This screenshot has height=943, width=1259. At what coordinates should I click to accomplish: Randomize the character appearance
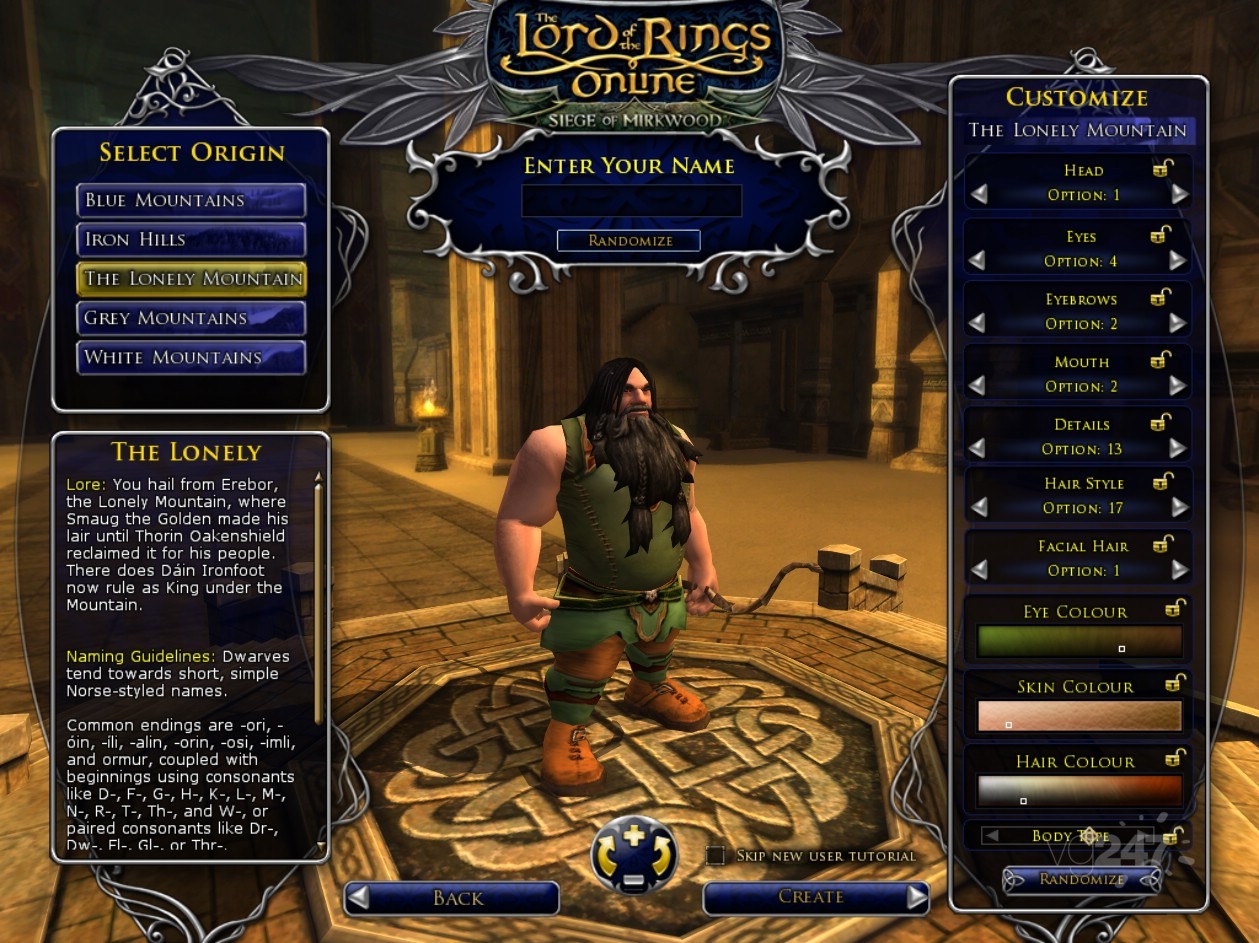[x=1082, y=880]
